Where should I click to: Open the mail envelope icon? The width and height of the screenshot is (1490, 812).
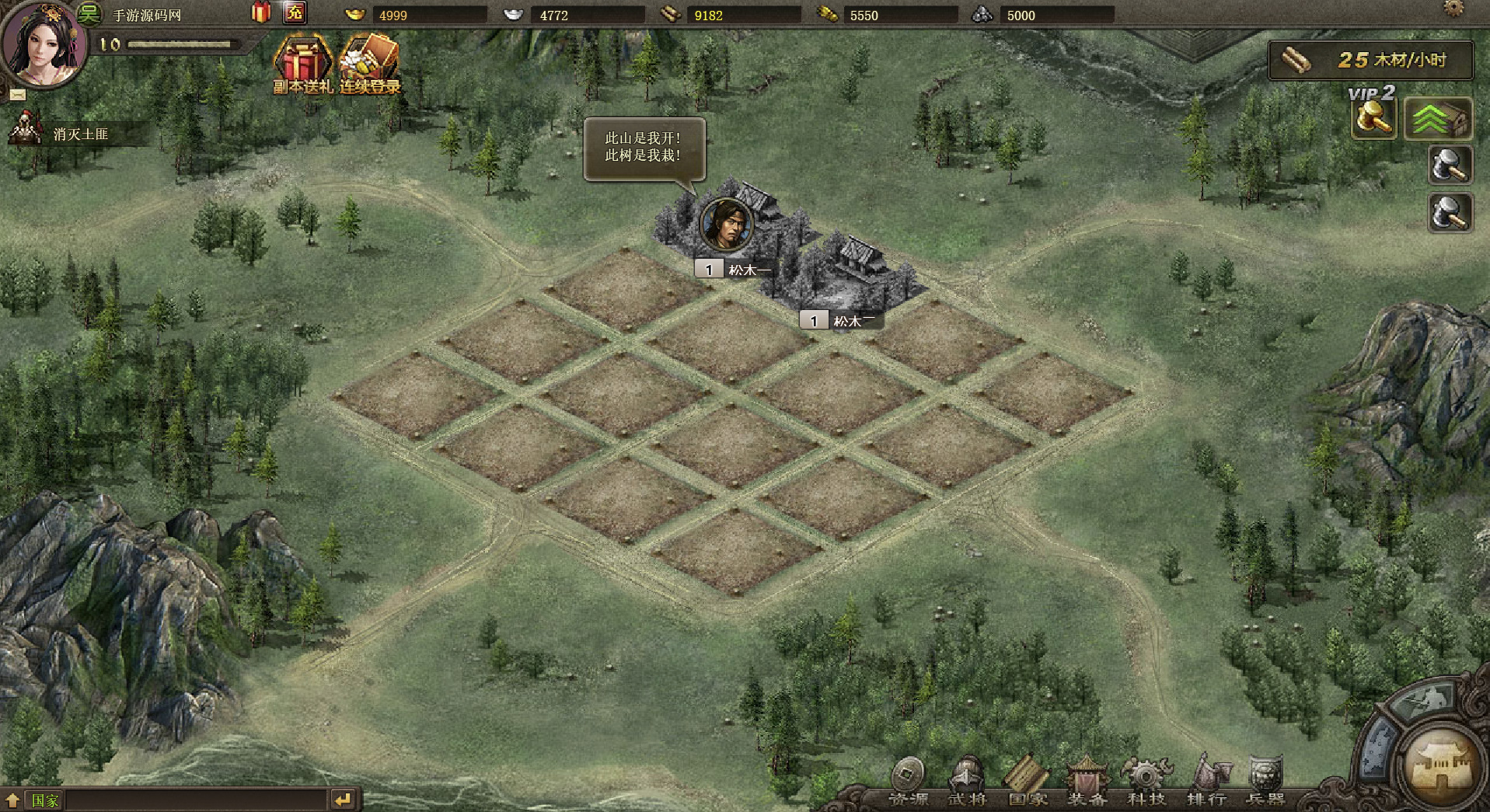(x=18, y=95)
